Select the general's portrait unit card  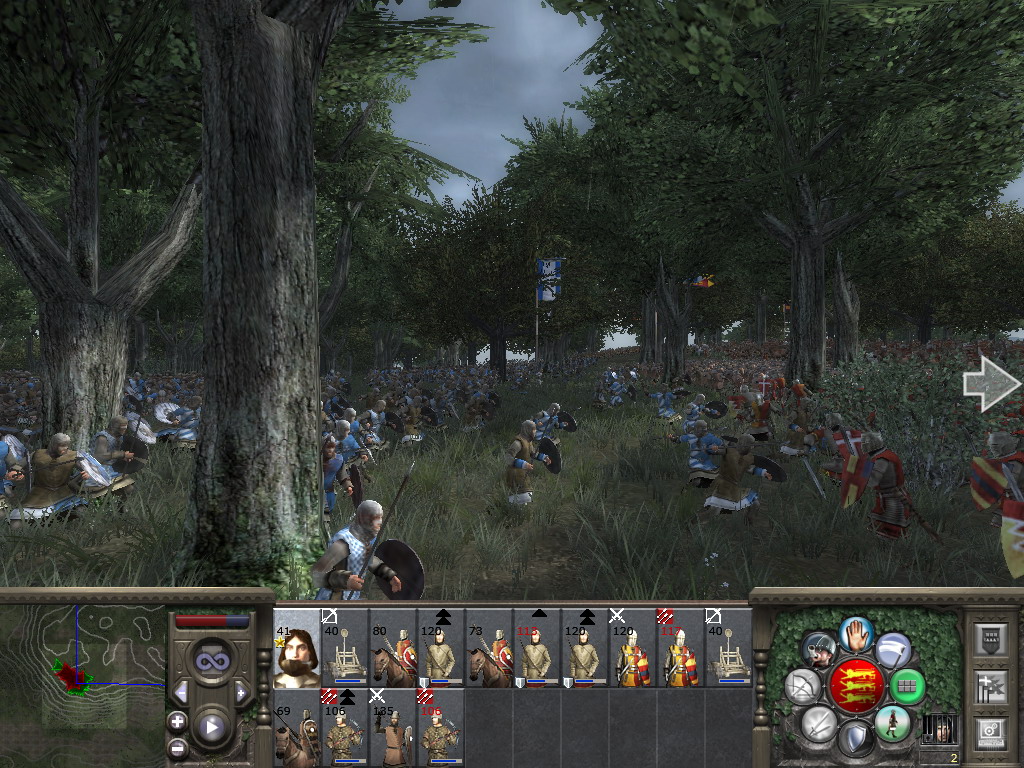(x=296, y=648)
